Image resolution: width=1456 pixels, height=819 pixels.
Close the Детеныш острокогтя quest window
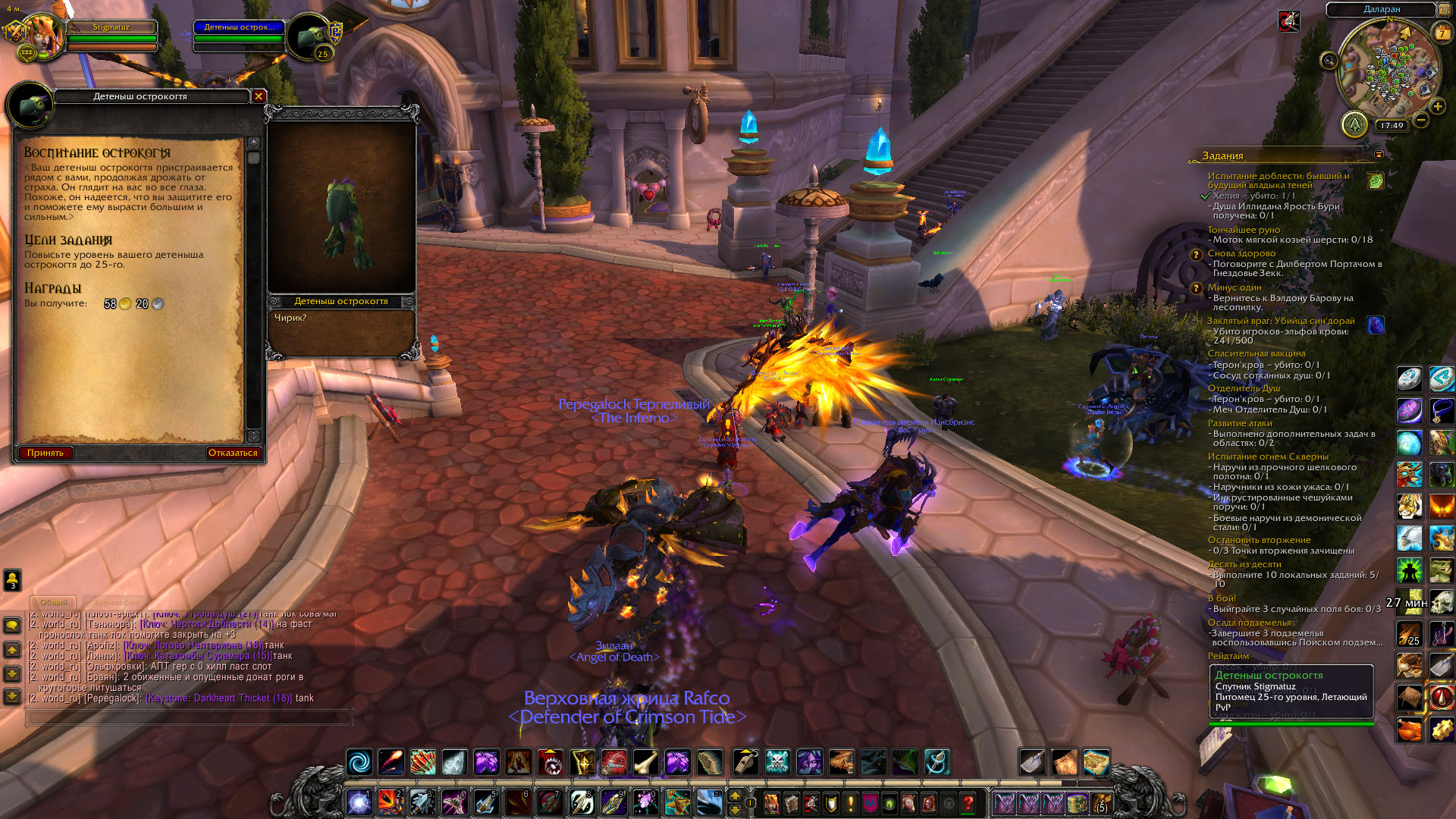(259, 96)
